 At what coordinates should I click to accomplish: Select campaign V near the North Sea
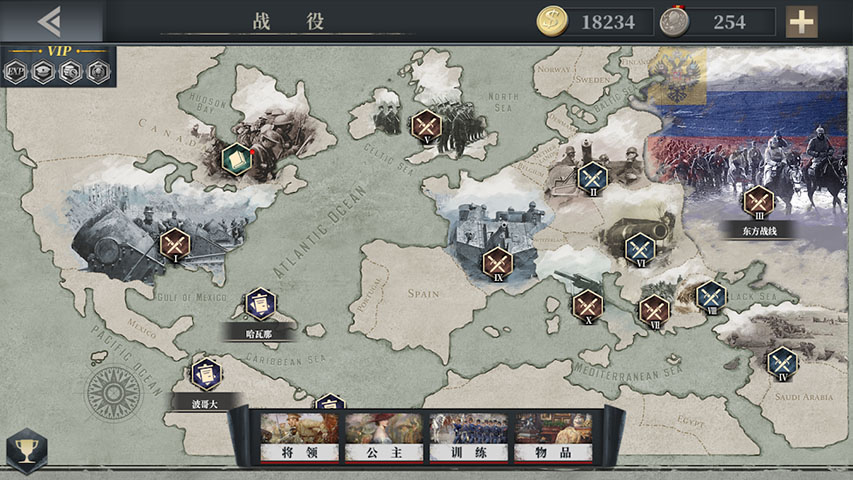(426, 126)
